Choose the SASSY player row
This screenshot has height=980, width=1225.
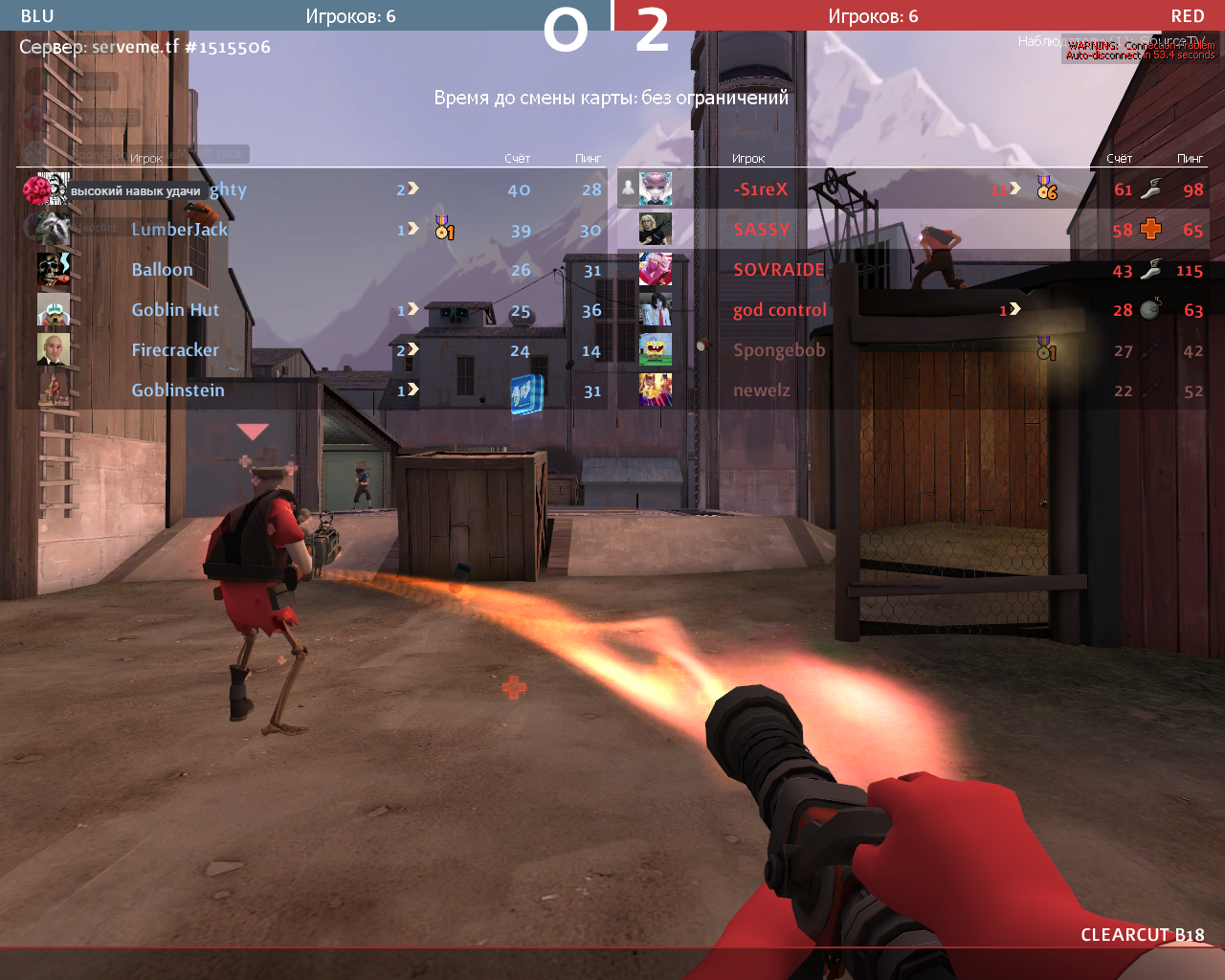[762, 230]
